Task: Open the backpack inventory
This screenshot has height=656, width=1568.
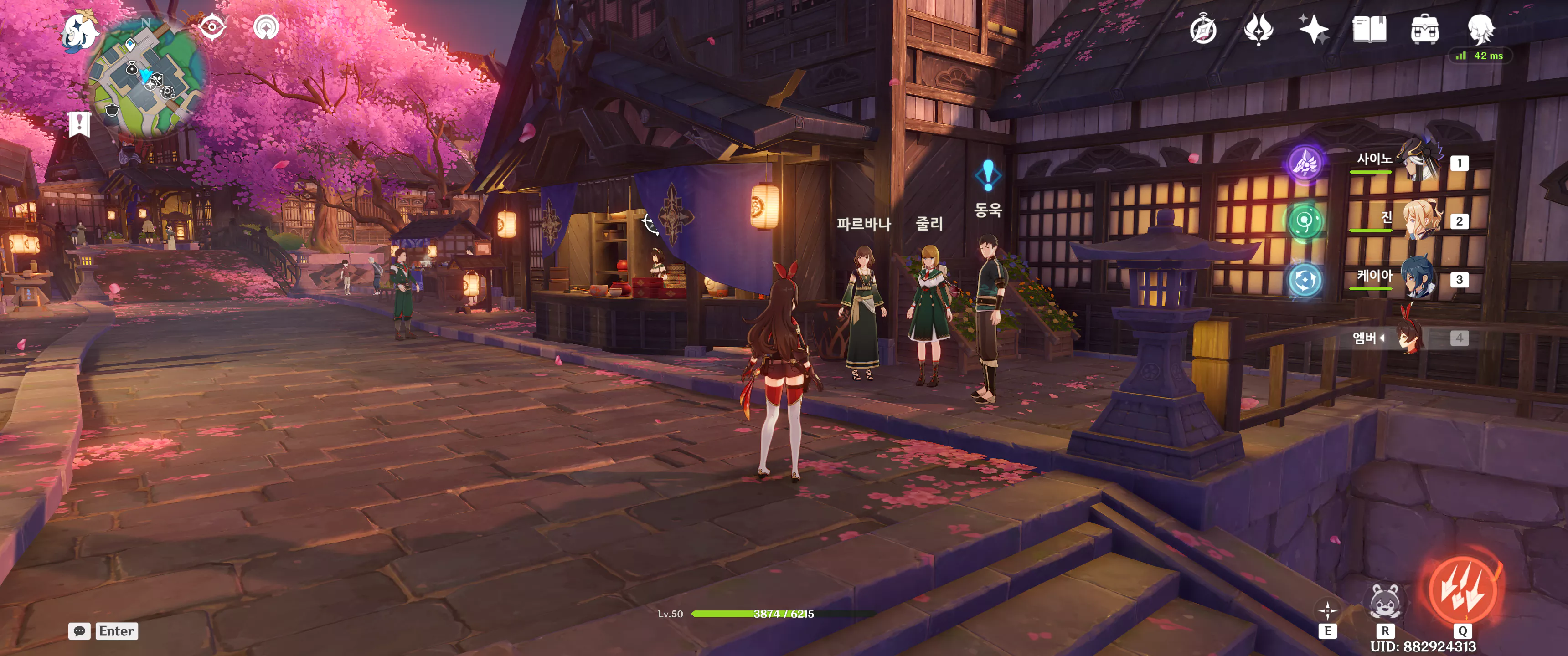Action: [1424, 30]
